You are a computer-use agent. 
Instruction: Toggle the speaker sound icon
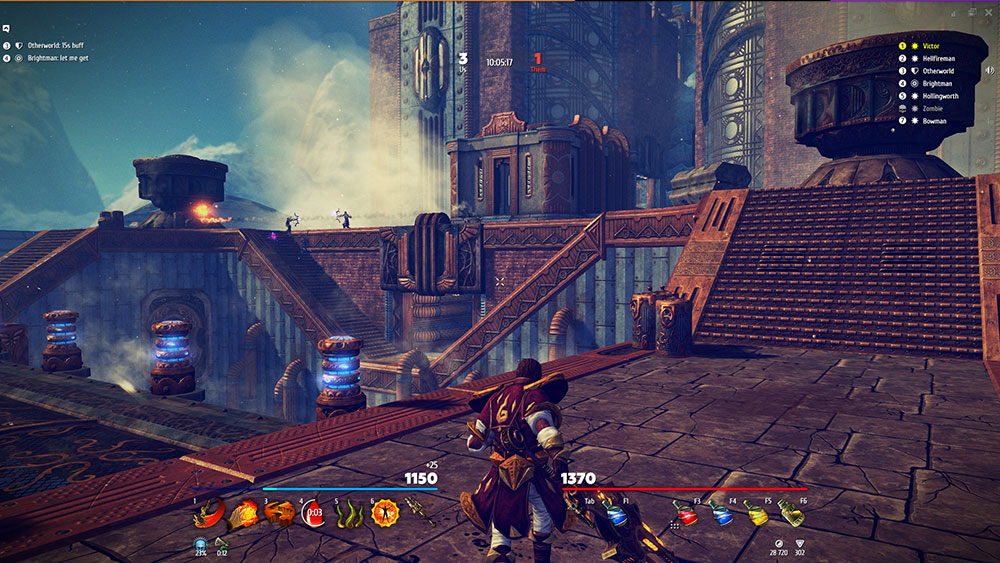click(x=989, y=70)
